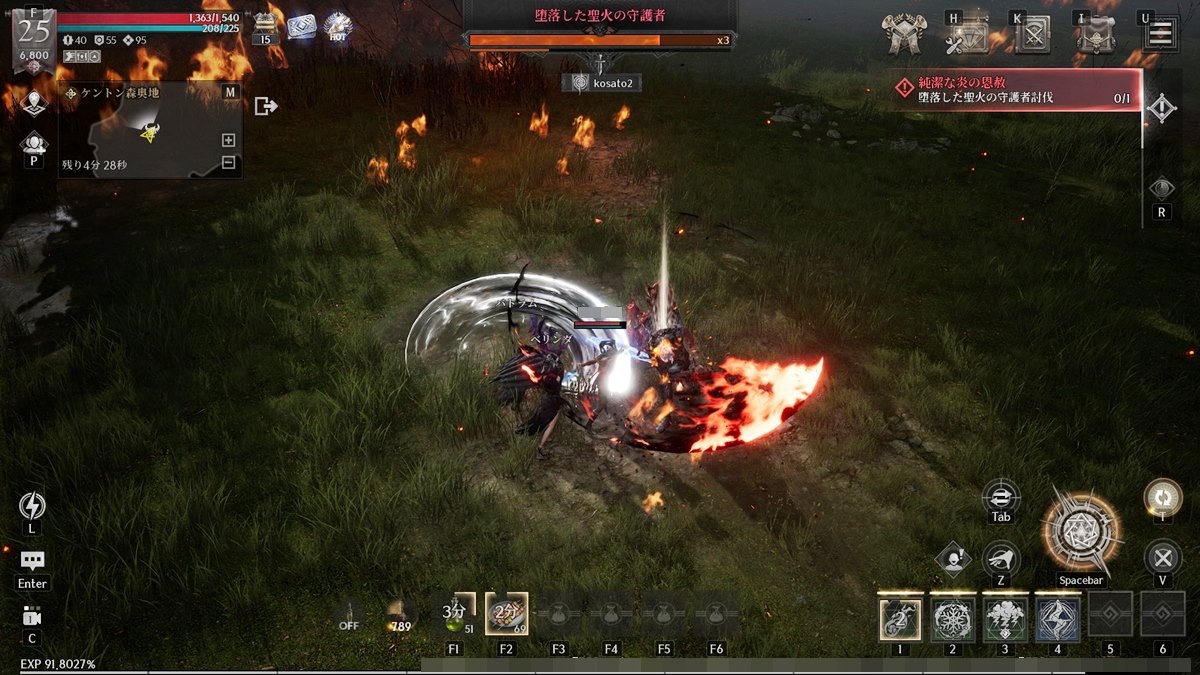Toggle the lightning auto-battle icon
Image resolution: width=1200 pixels, height=675 pixels.
[x=32, y=506]
